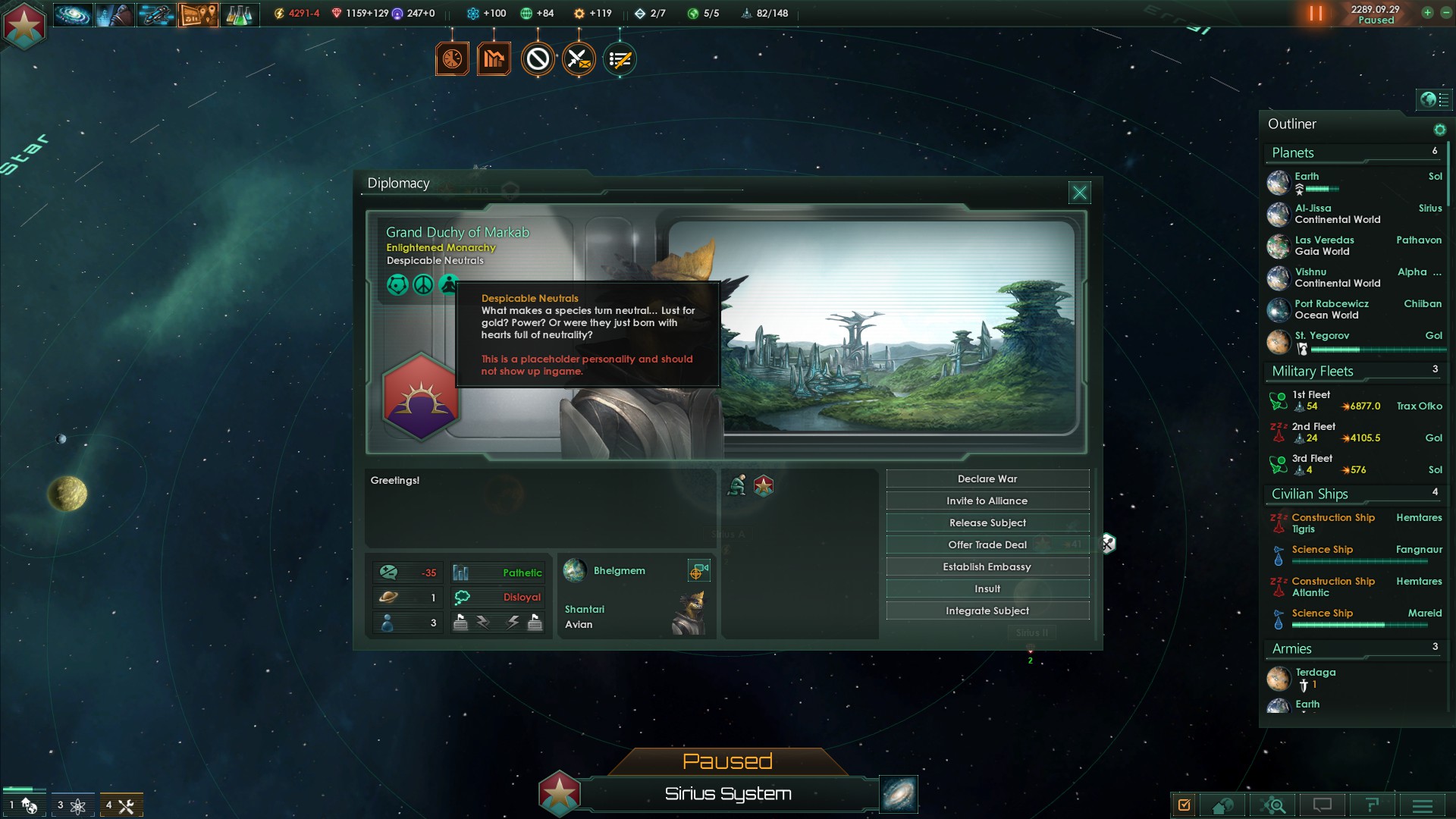Image resolution: width=1456 pixels, height=819 pixels.
Task: Open the bottom-right main menu button
Action: (1422, 805)
